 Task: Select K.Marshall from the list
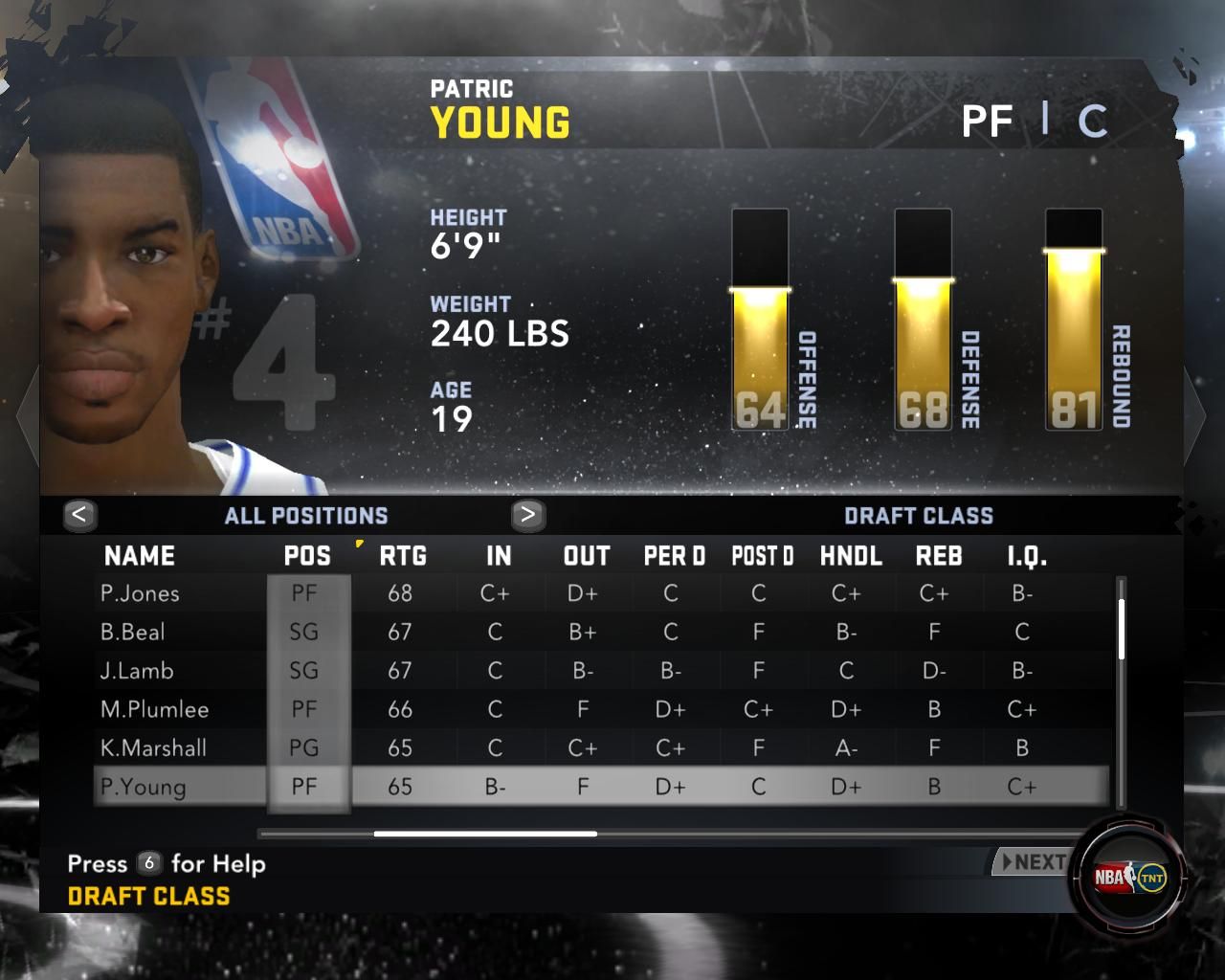[153, 748]
